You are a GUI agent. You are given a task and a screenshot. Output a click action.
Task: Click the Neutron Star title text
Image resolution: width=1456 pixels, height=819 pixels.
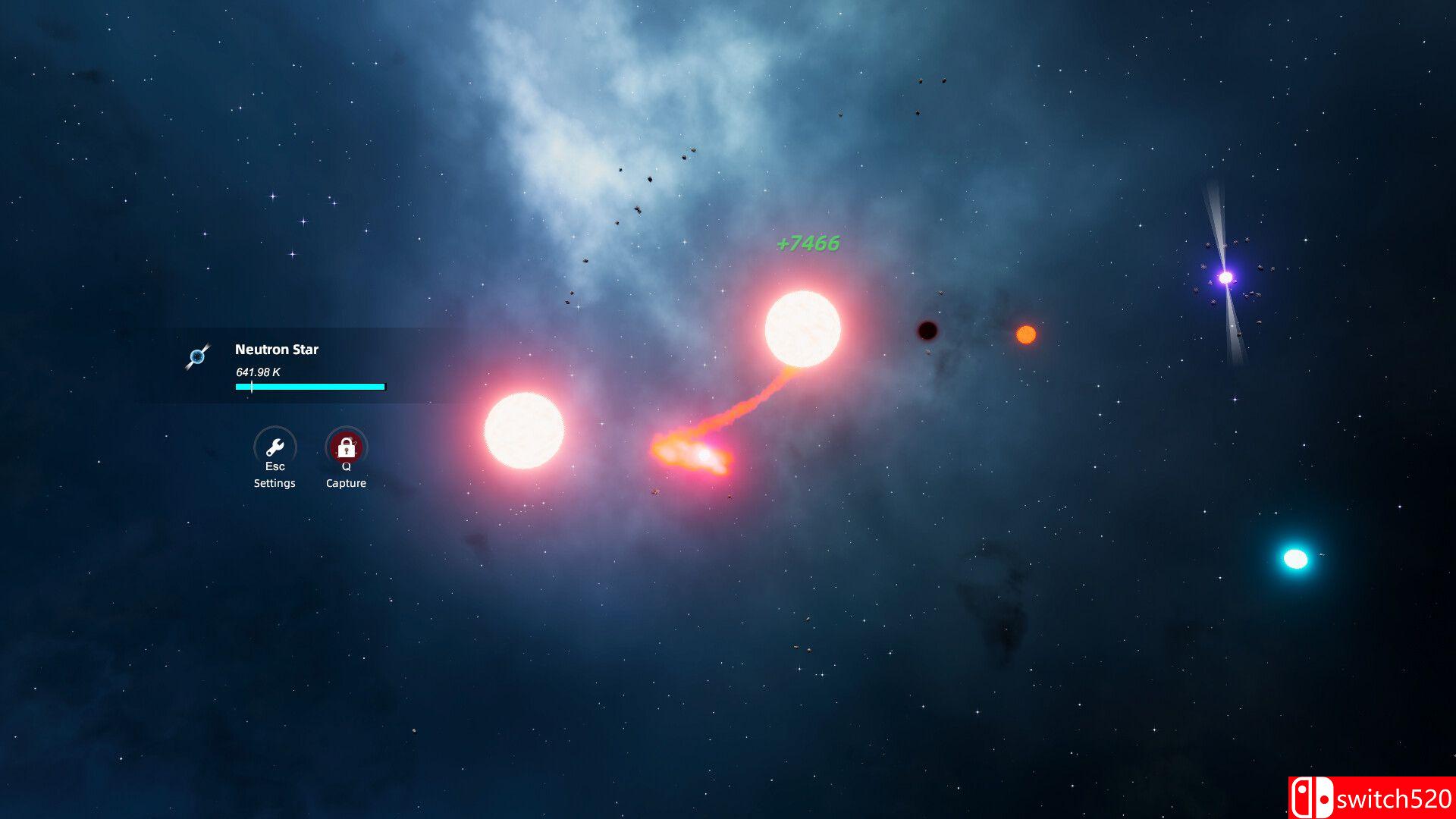(276, 350)
